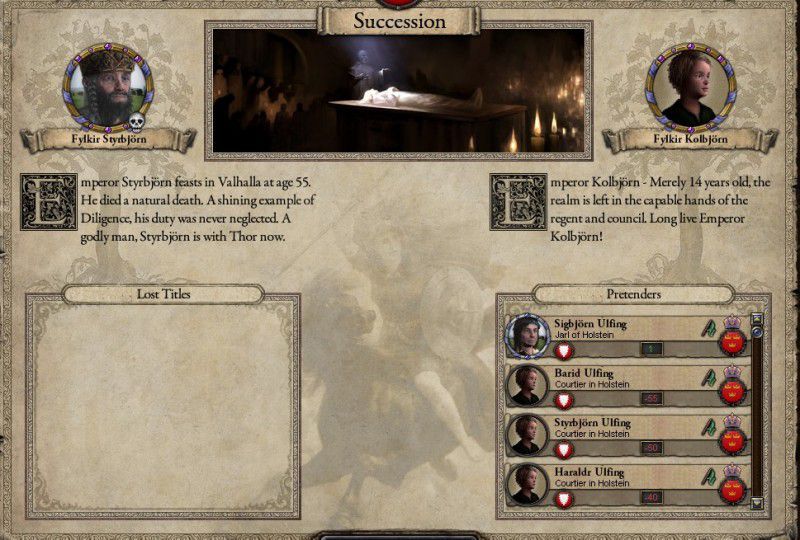Open deceased Fylkir Styrbjörn's portrait
The width and height of the screenshot is (800, 540).
(x=108, y=86)
